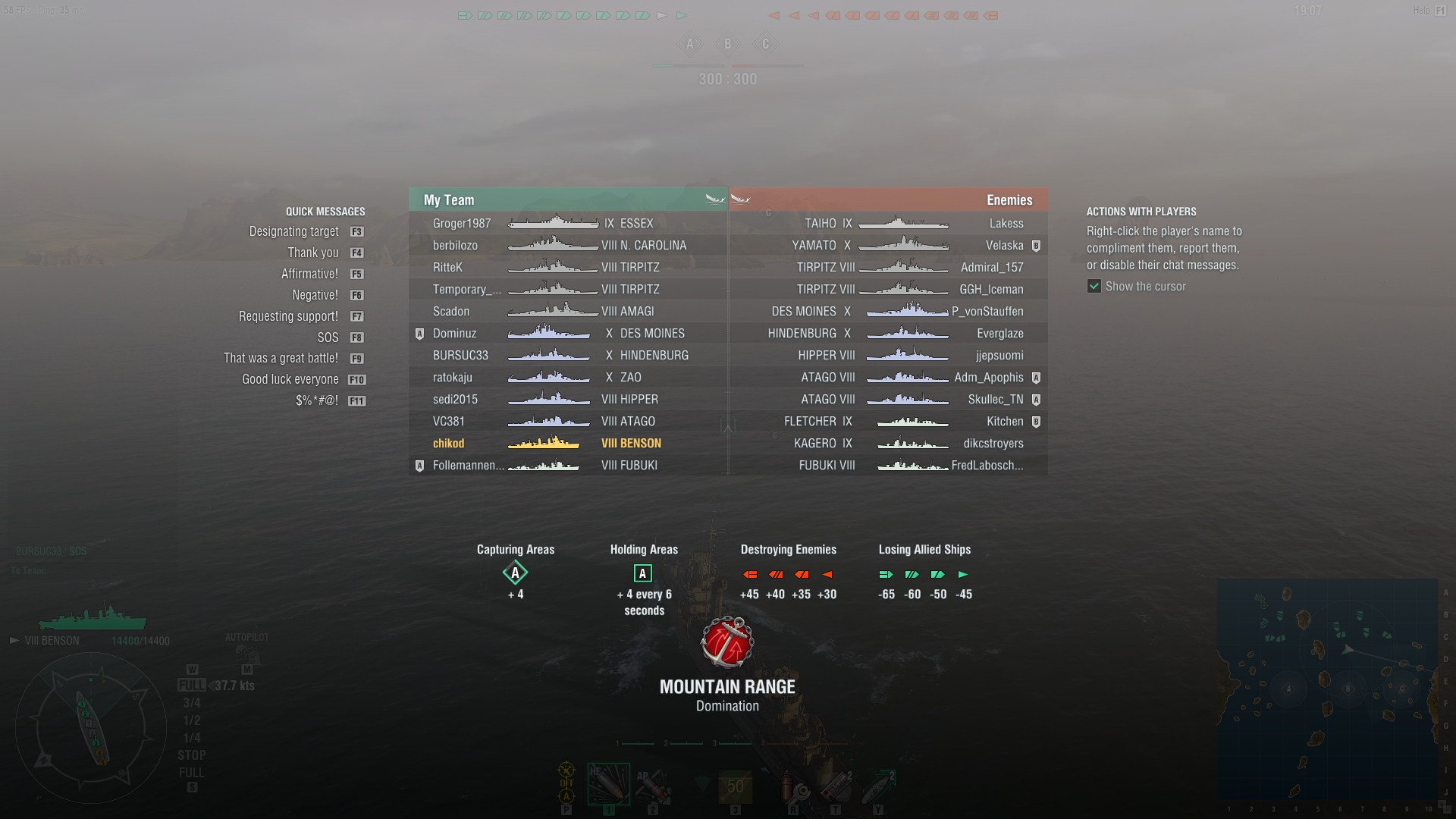Toggle the 'Show the cursor' checkbox
Viewport: 1456px width, 819px height.
[x=1094, y=286]
